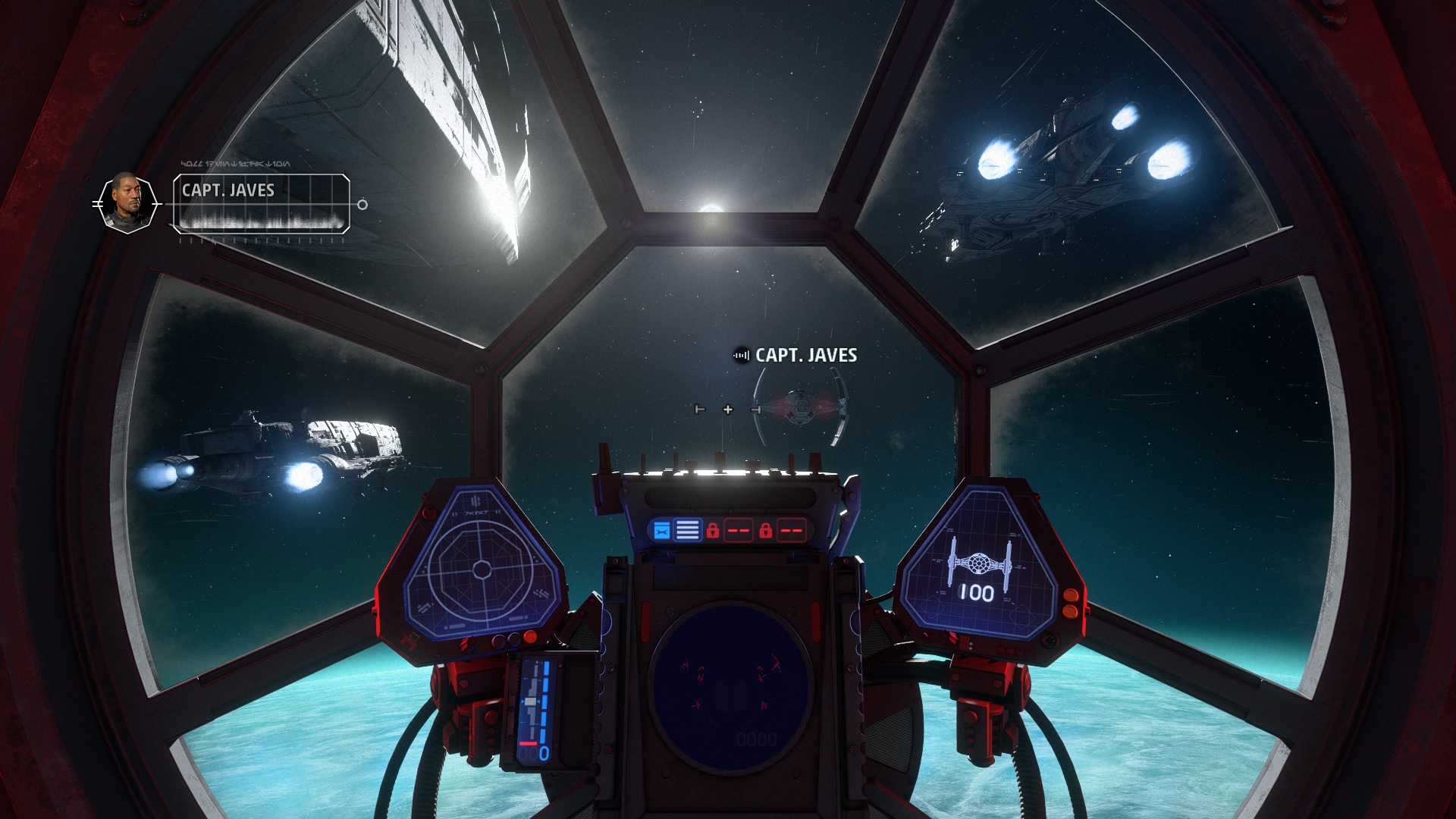Click the blue repair wrench icon

point(661,530)
